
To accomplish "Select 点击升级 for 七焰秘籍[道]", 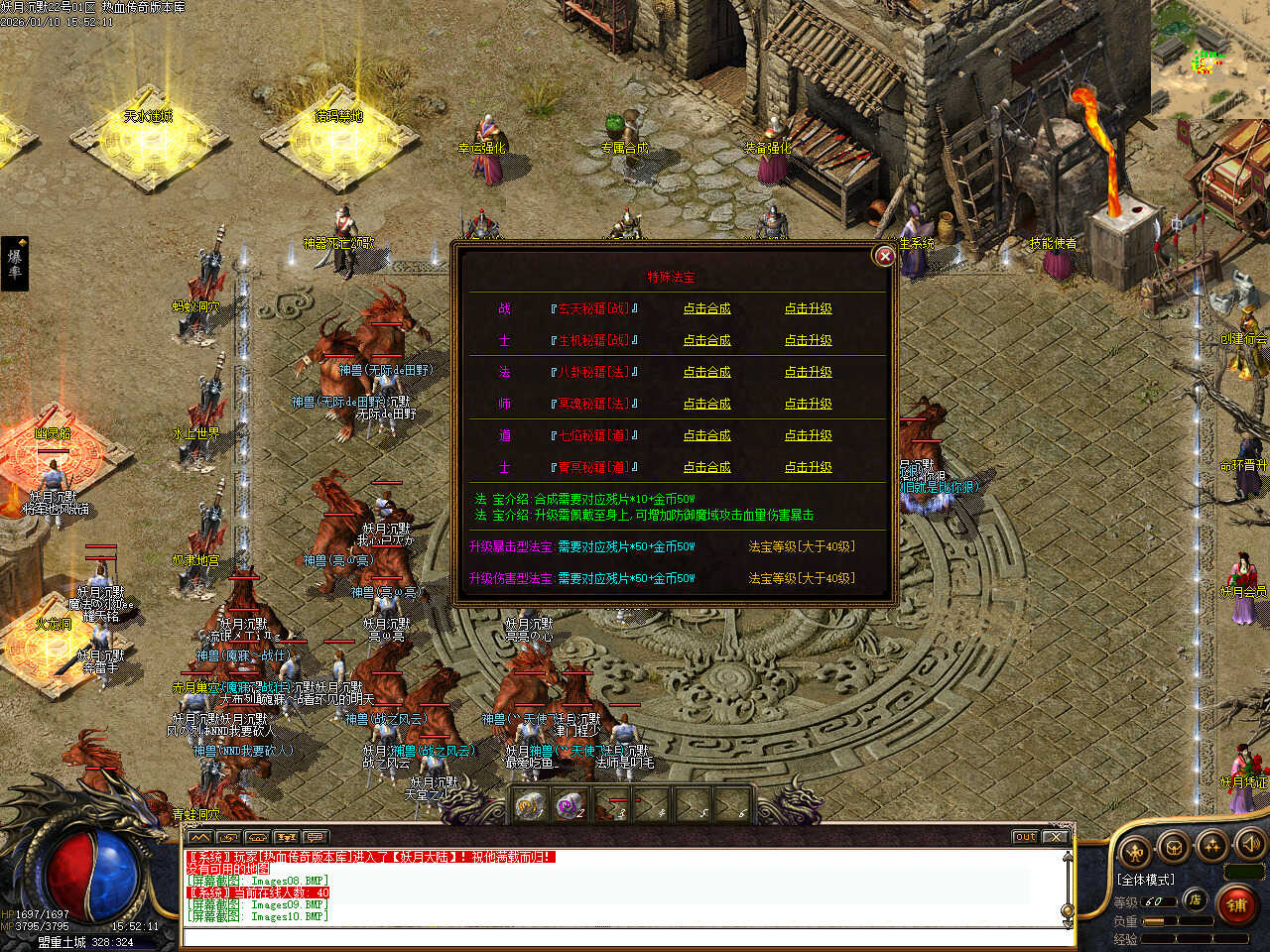I will [808, 435].
